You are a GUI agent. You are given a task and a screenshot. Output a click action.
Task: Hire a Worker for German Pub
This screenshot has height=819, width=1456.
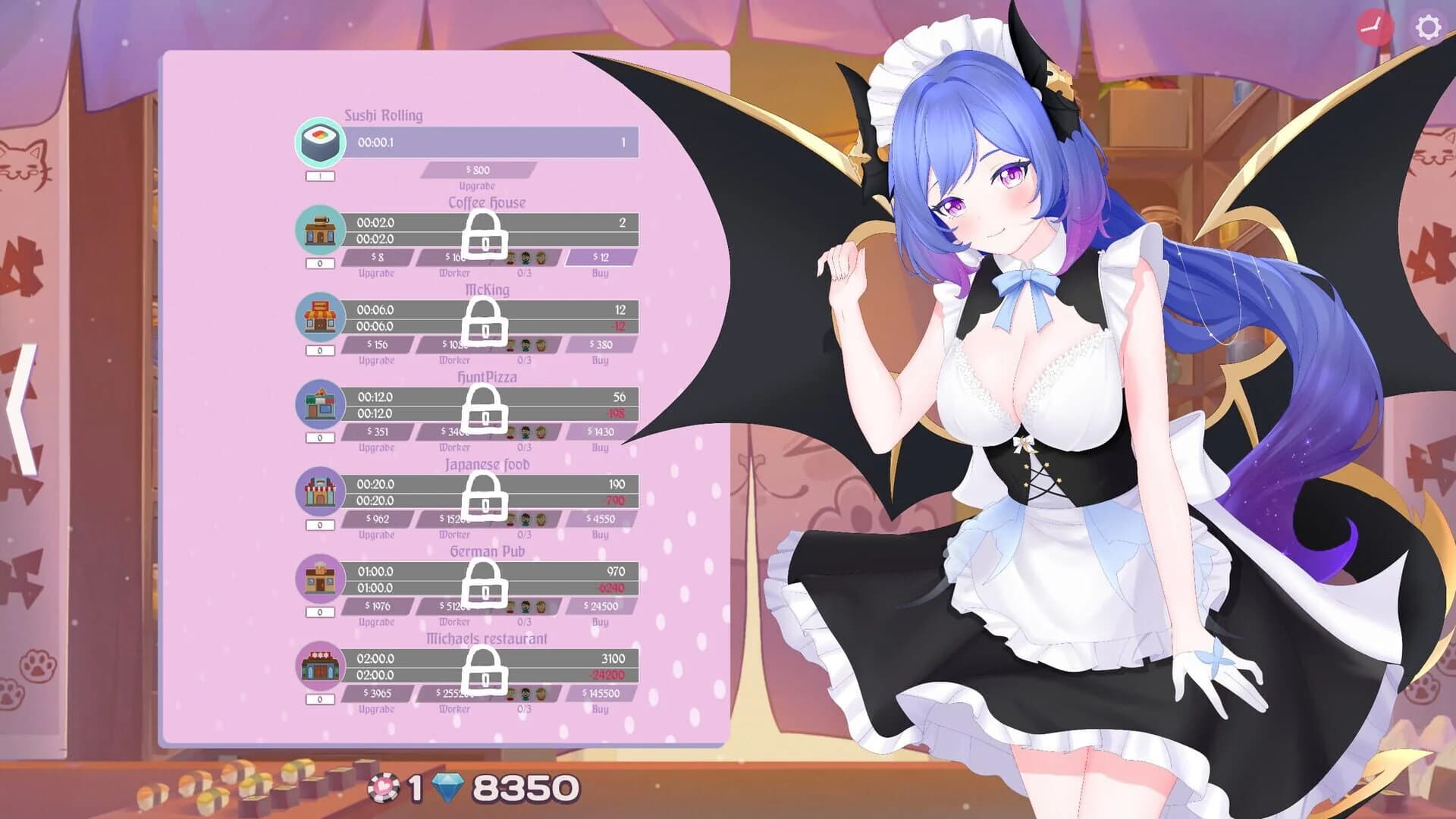(x=455, y=607)
